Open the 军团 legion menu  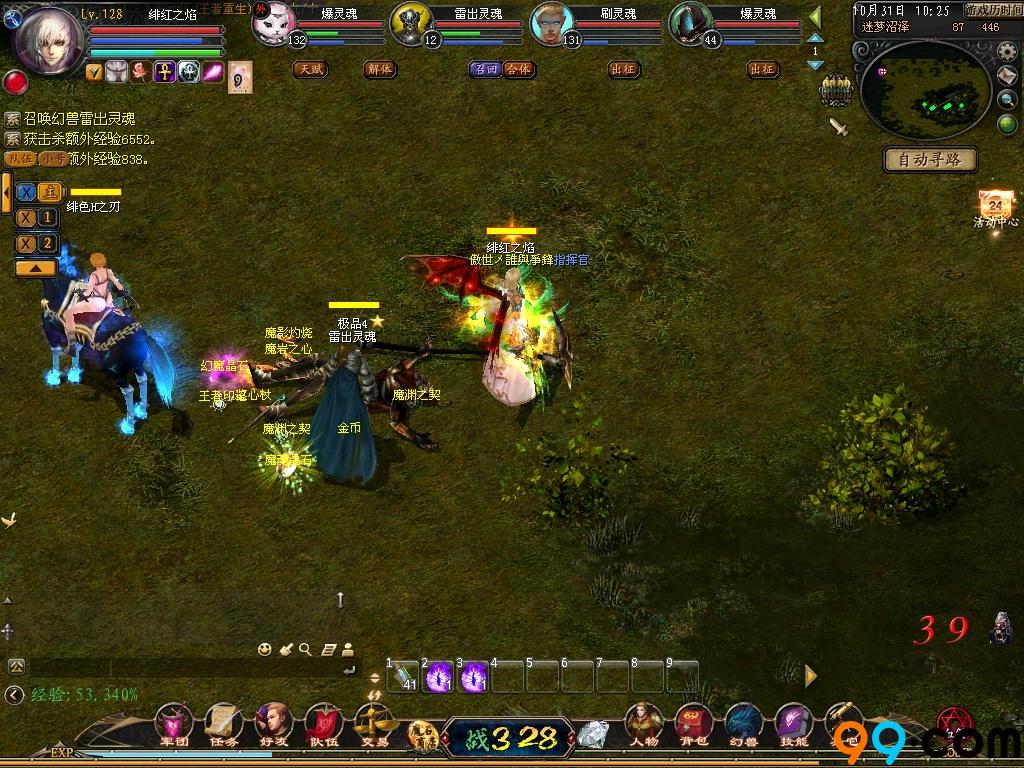[x=173, y=722]
